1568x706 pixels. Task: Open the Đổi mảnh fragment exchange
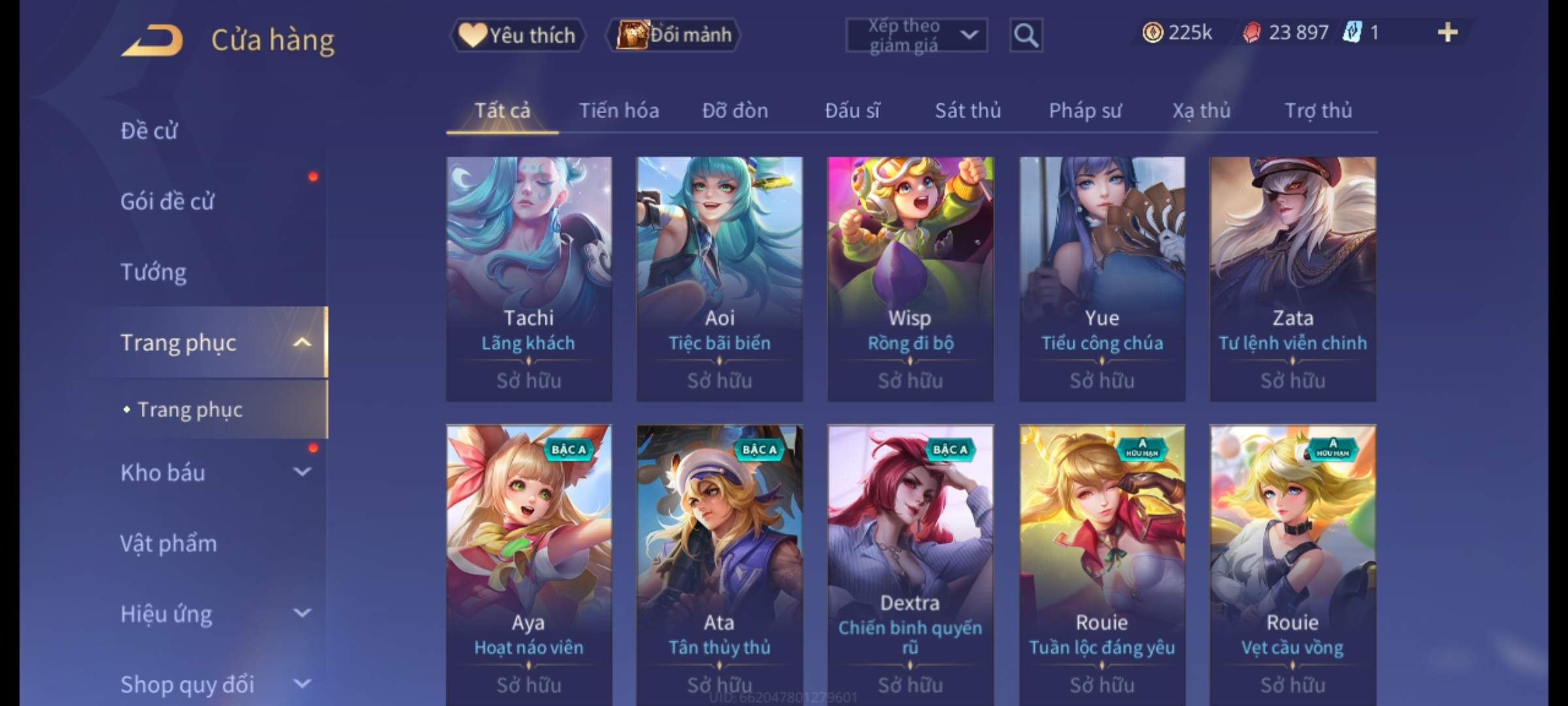674,35
